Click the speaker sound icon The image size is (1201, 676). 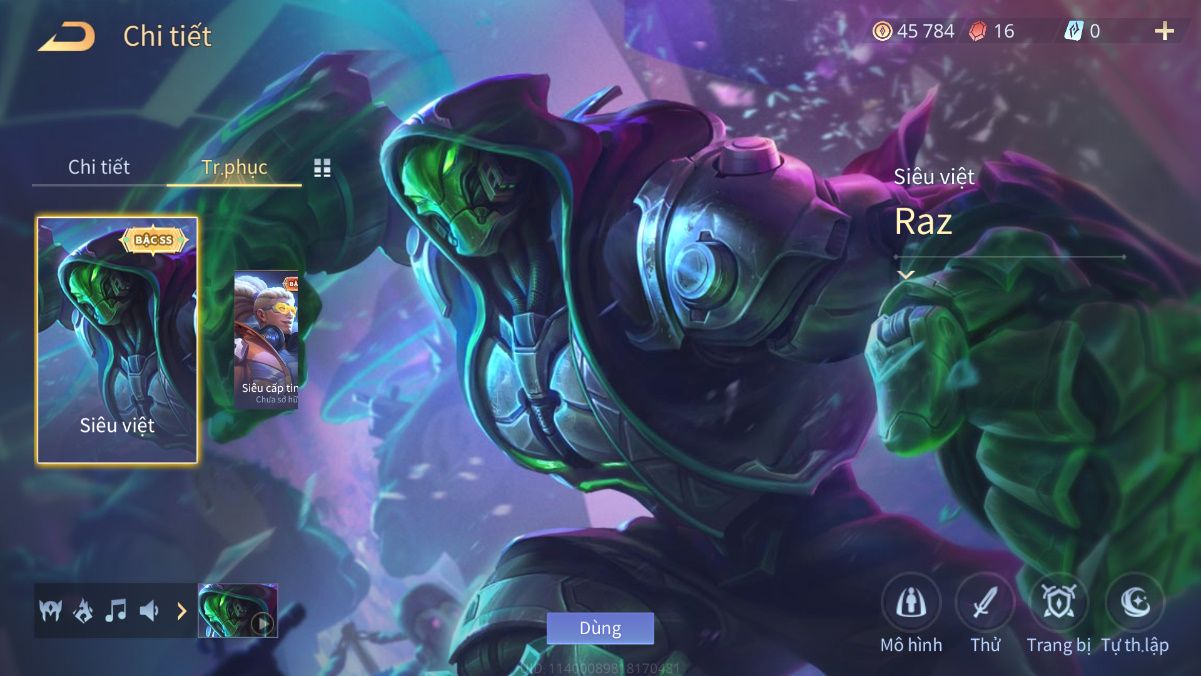149,610
